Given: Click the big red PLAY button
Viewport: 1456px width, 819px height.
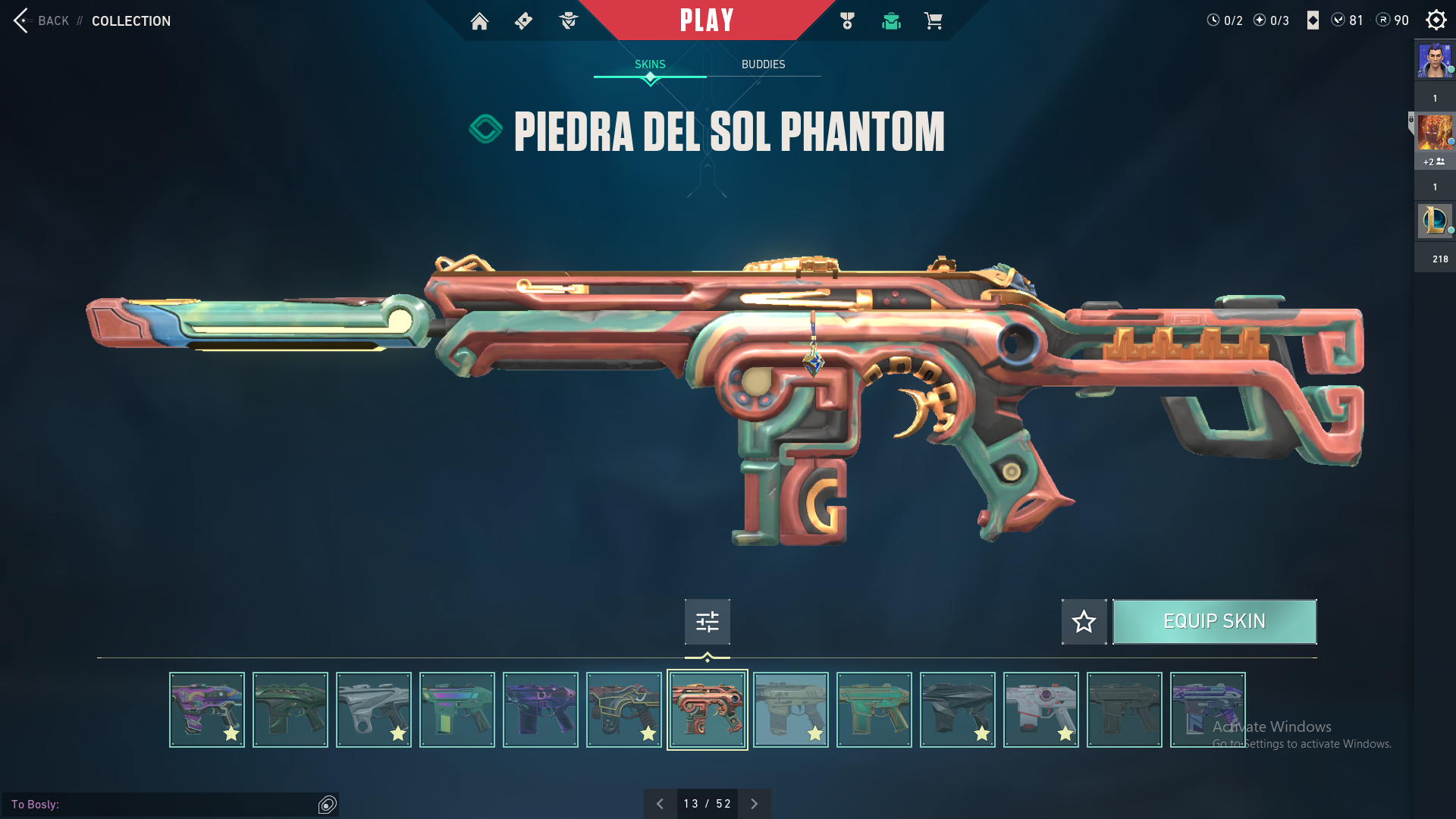Looking at the screenshot, I should click(x=707, y=20).
